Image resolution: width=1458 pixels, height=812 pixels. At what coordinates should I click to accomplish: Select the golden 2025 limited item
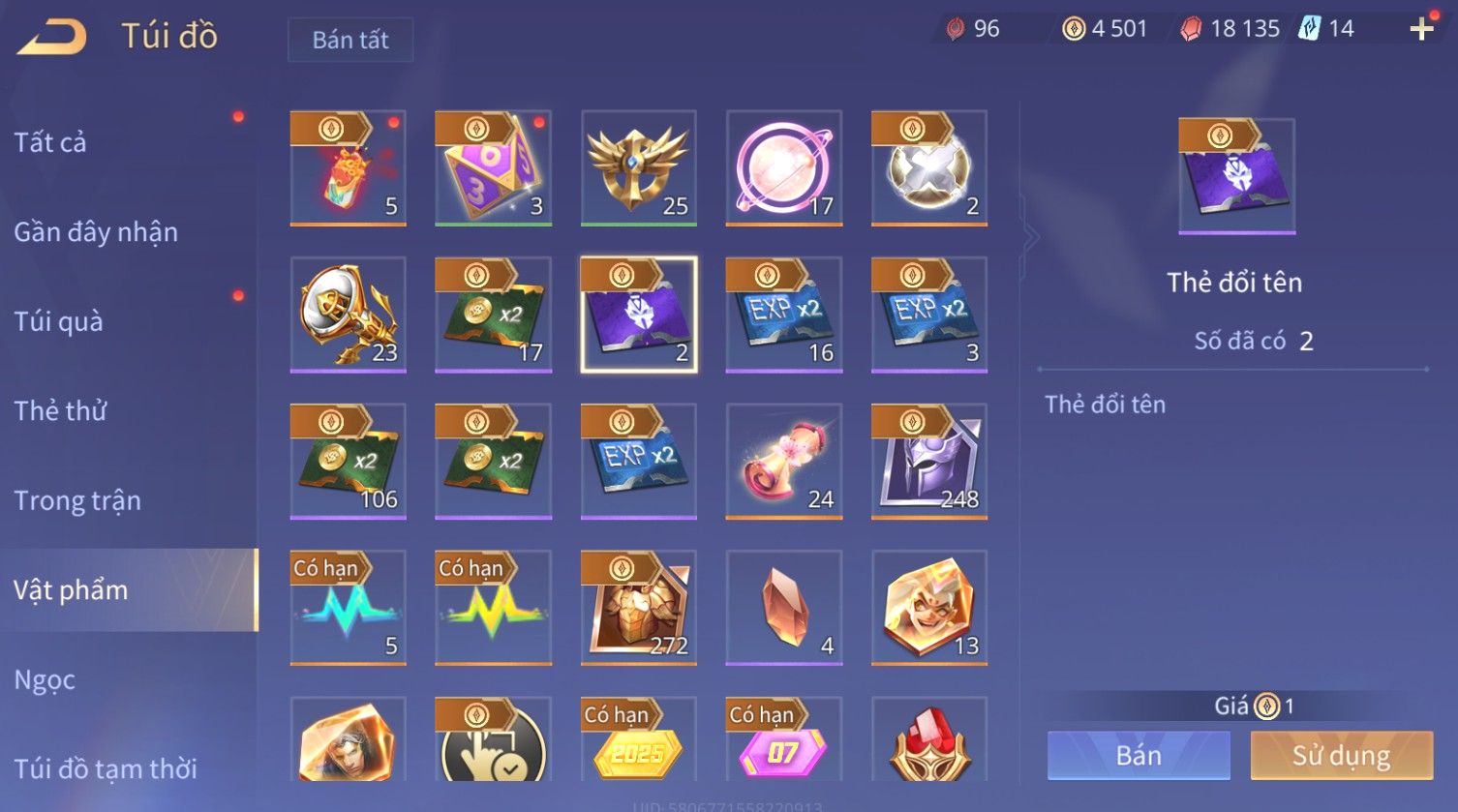(x=639, y=740)
